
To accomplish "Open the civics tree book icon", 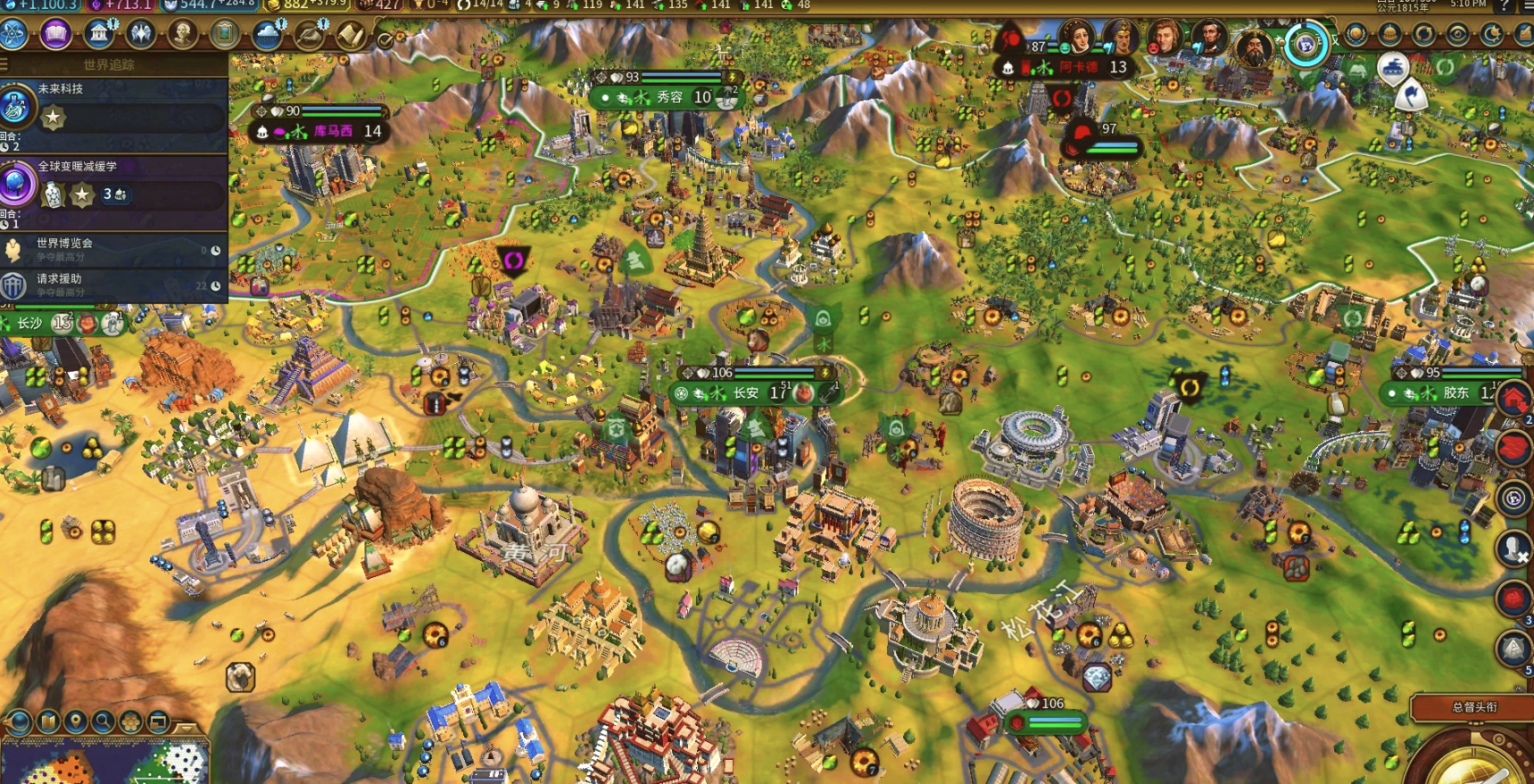I will tap(55, 34).
